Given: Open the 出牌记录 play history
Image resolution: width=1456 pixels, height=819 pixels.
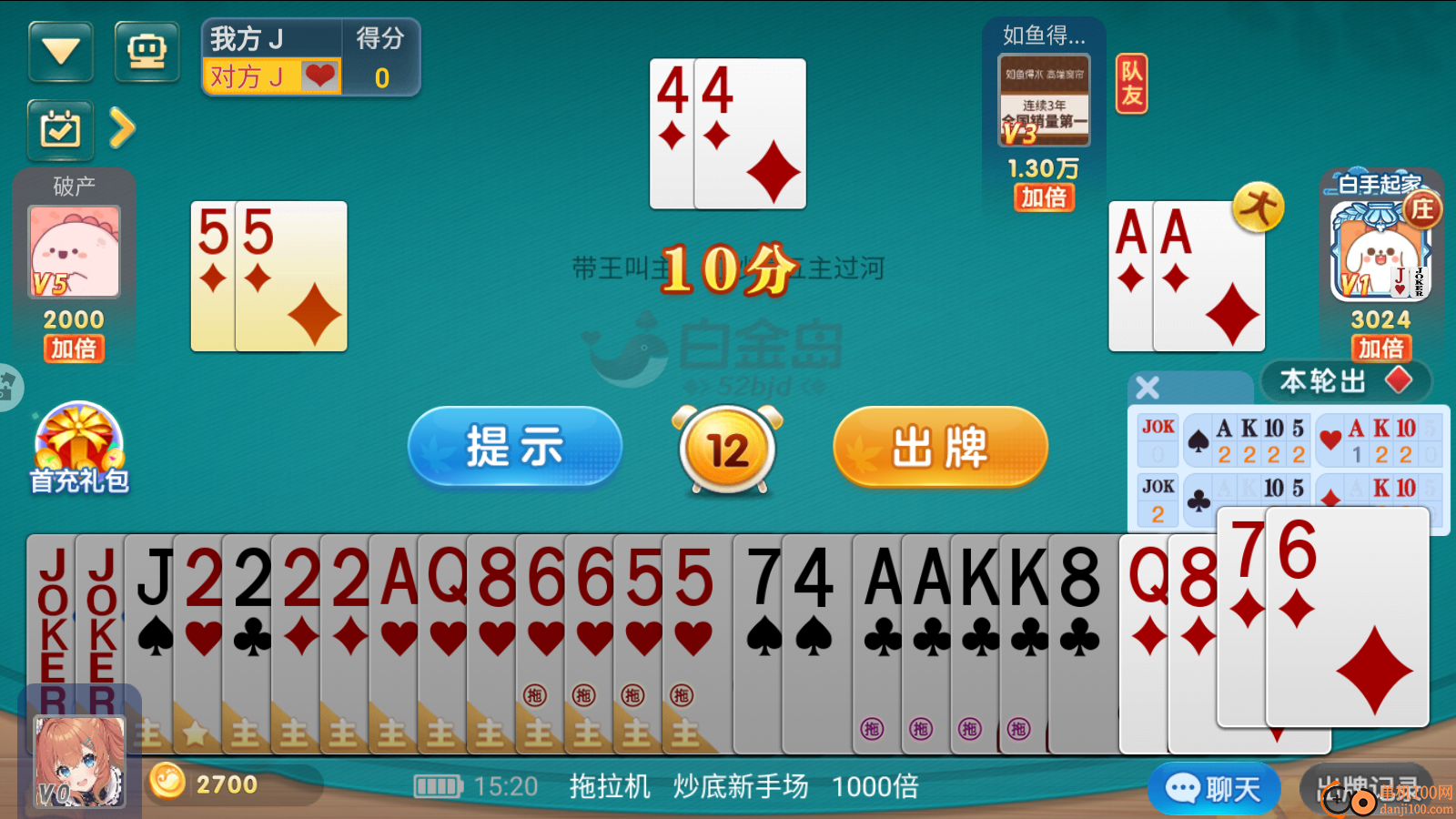Looking at the screenshot, I should [x=1367, y=786].
